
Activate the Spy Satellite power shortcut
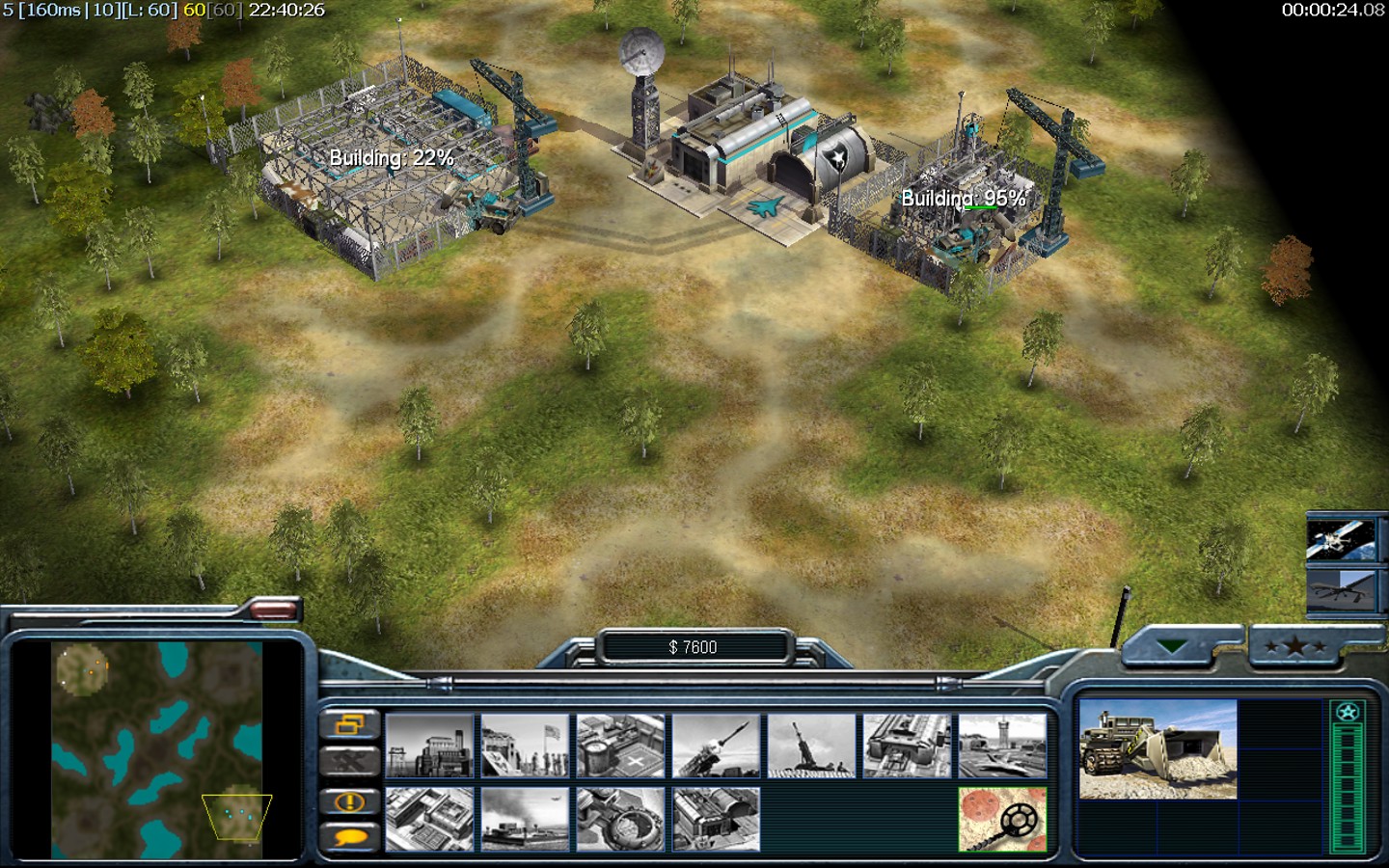click(x=1340, y=539)
